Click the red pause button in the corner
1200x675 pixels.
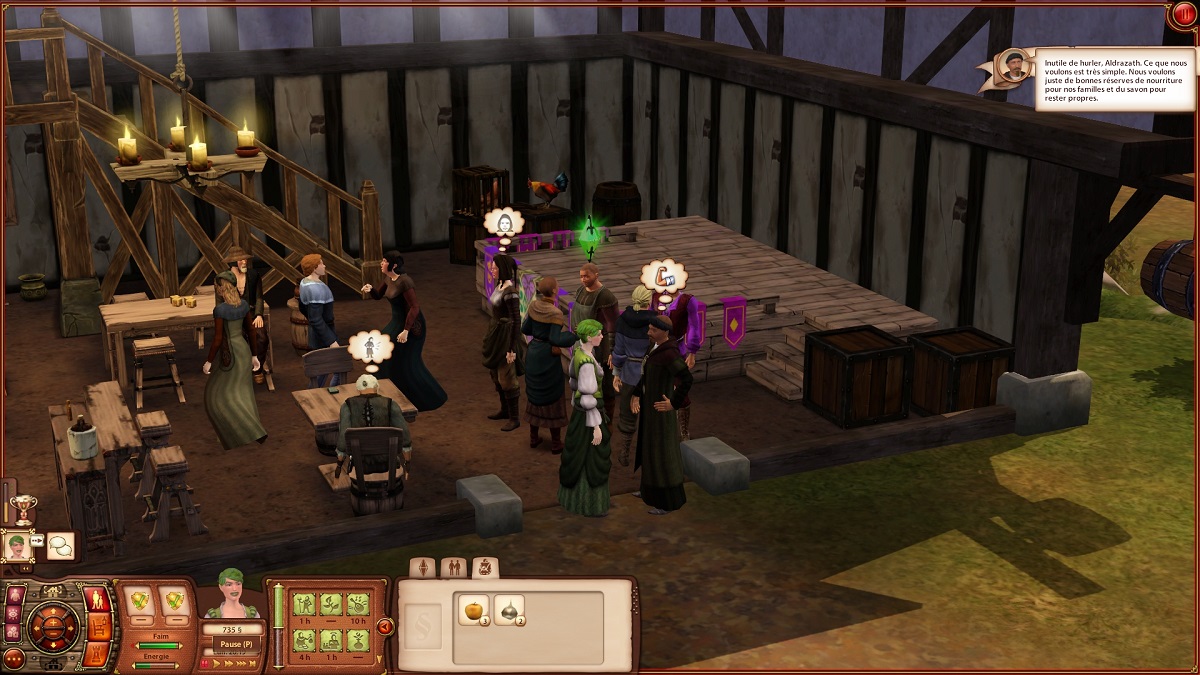pos(1184,14)
